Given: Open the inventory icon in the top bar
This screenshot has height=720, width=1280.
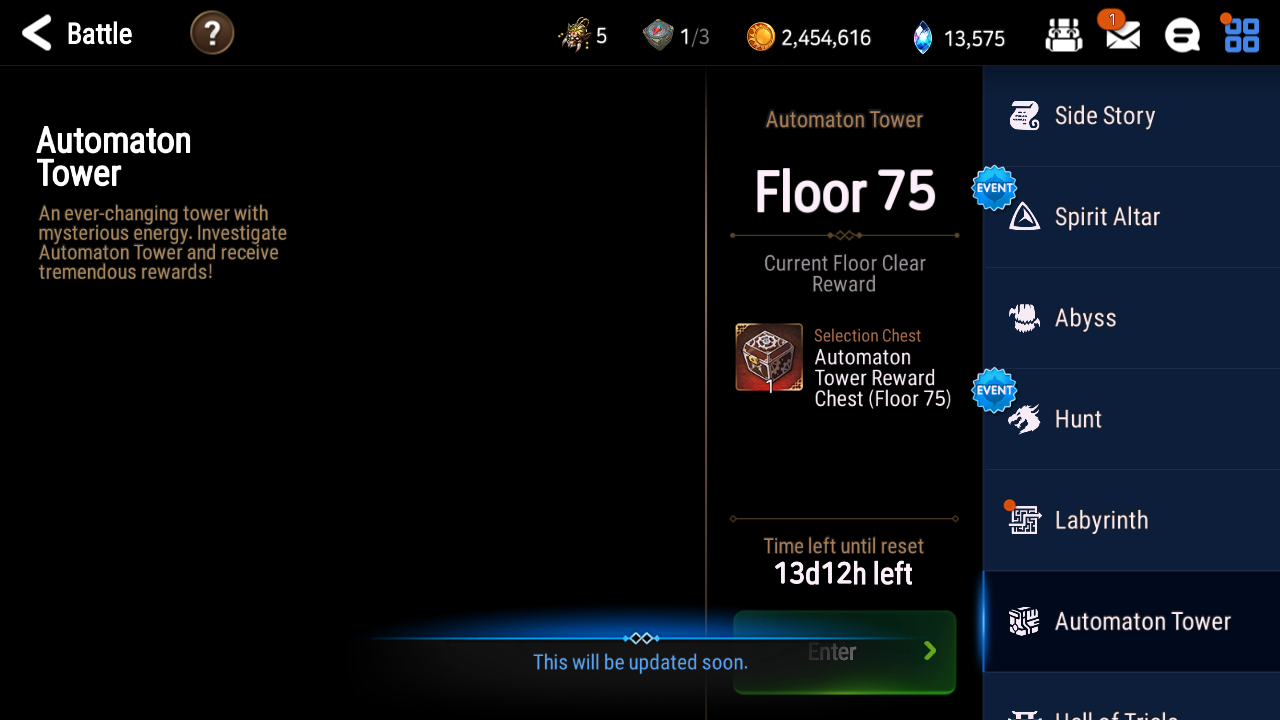Looking at the screenshot, I should point(1064,33).
